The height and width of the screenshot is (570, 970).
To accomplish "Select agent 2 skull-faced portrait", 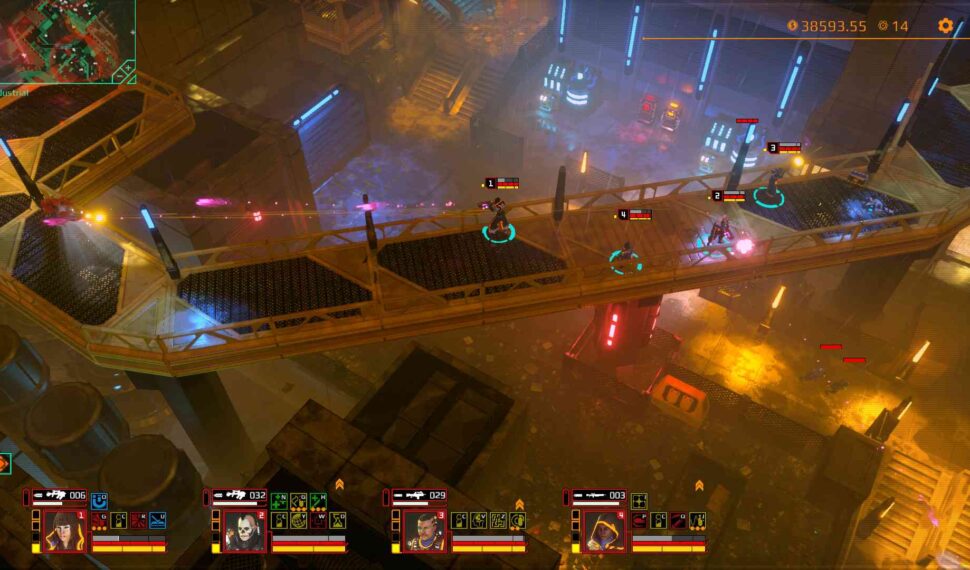I will click(242, 531).
